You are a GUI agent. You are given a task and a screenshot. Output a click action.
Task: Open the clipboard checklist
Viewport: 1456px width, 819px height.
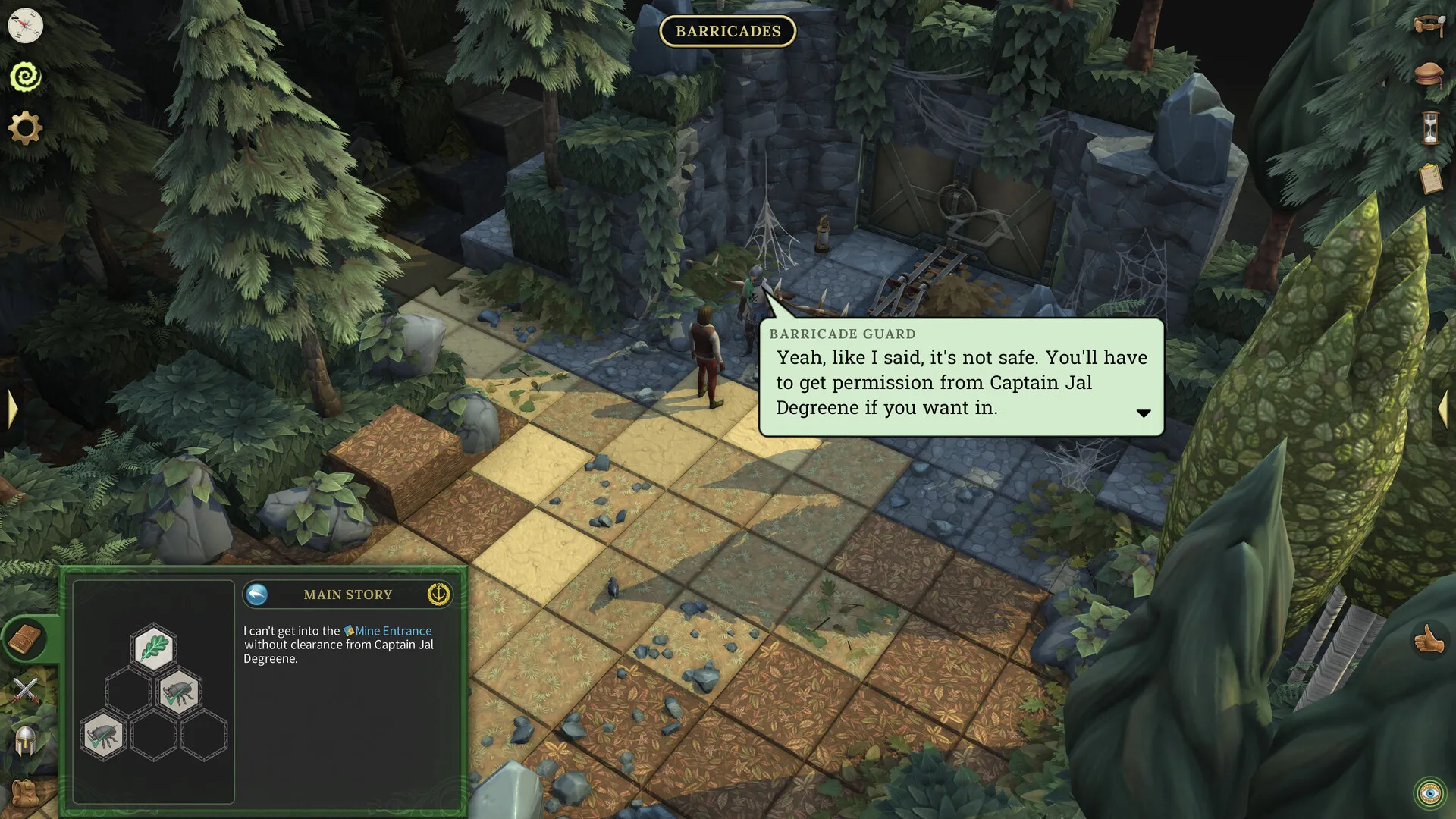pyautogui.click(x=1429, y=179)
